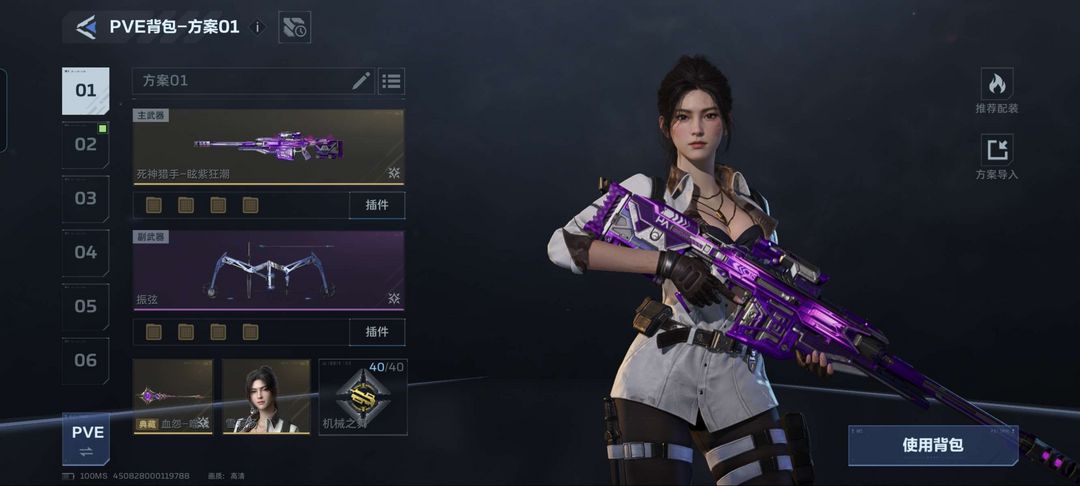Go back using the top-left arrow
This screenshot has width=1080, height=486.
tap(86, 27)
